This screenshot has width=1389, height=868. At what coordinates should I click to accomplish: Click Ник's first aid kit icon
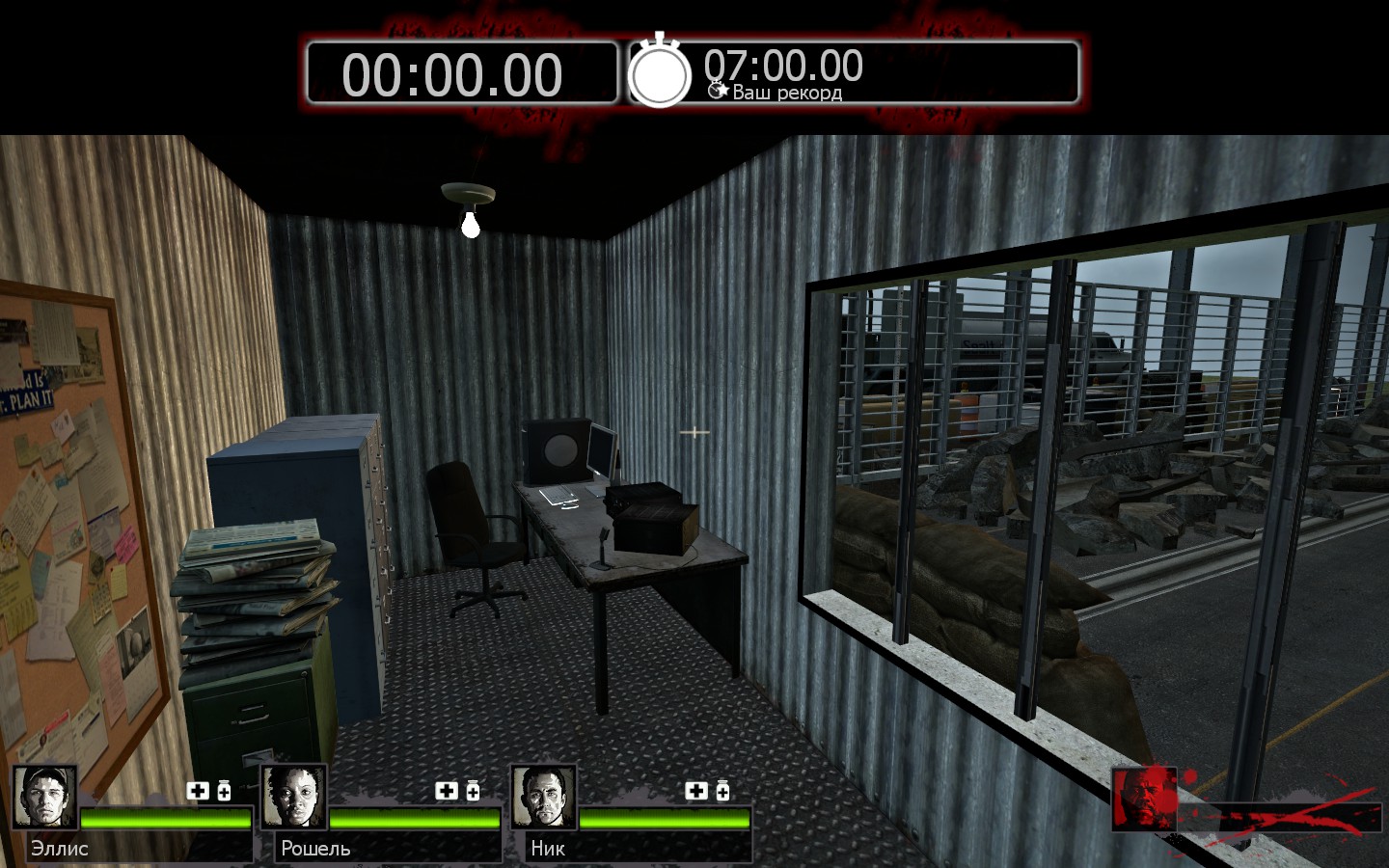(696, 791)
